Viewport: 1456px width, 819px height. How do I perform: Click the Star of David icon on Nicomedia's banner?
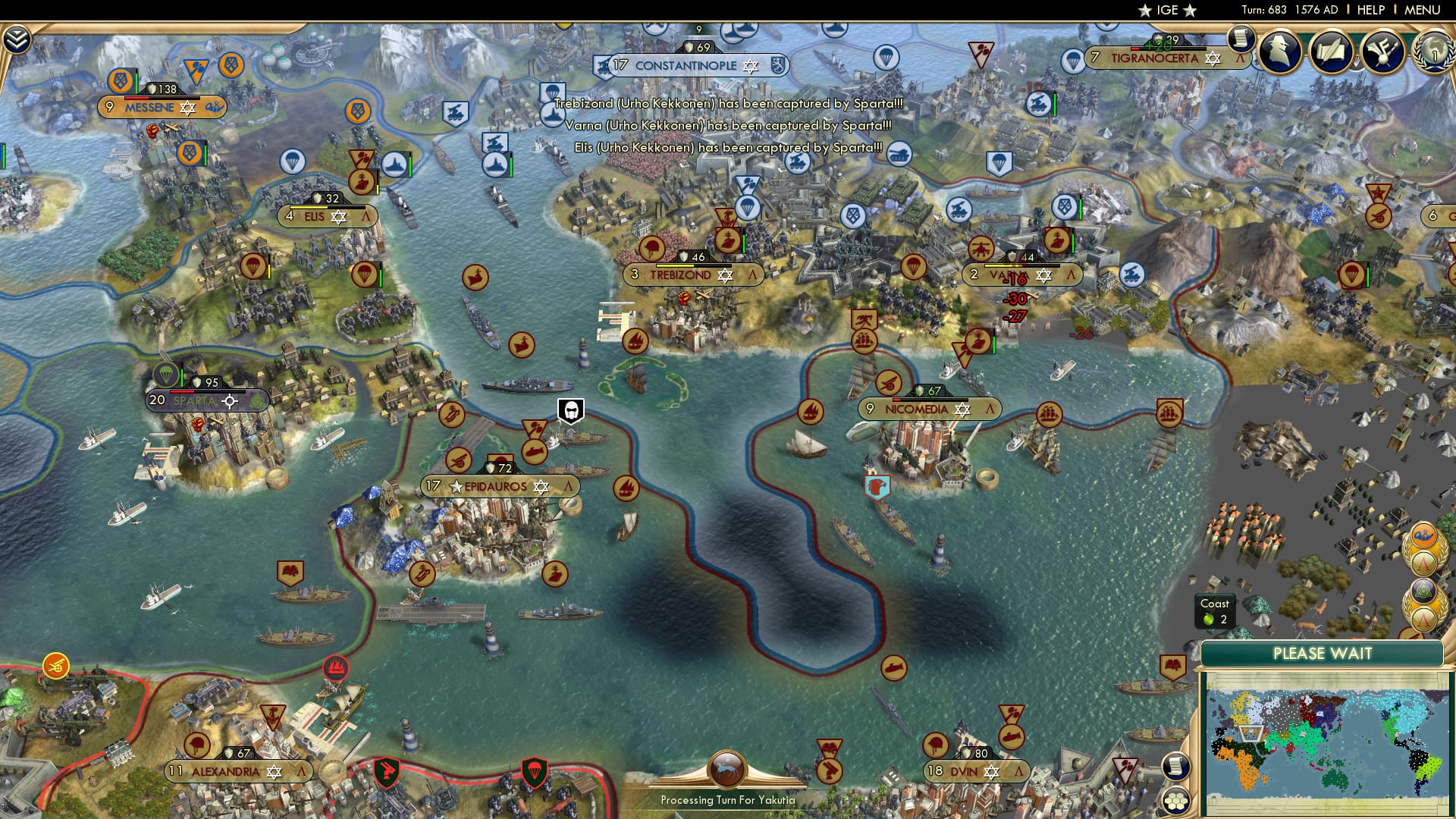coord(962,408)
